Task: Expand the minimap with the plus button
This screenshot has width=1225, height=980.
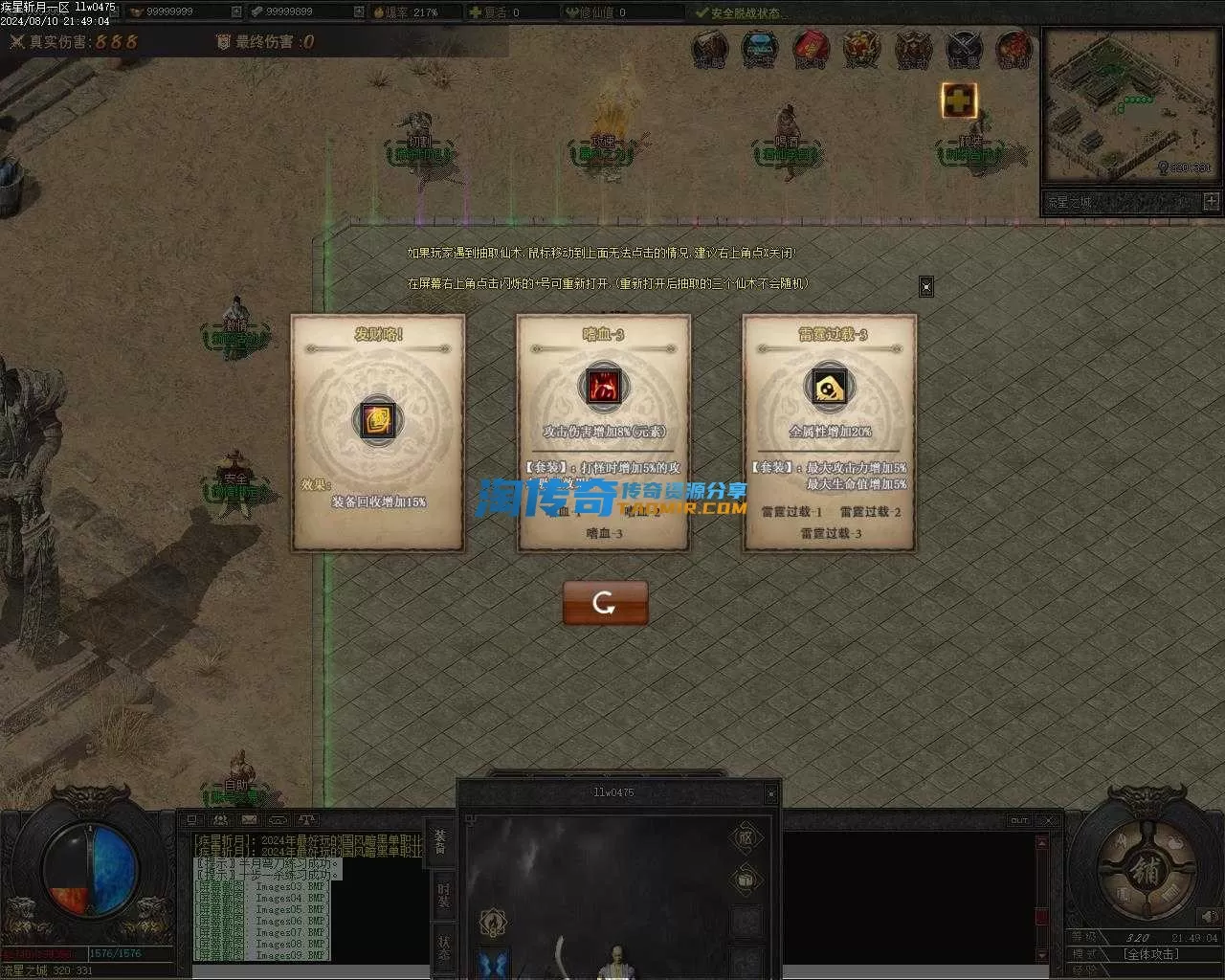Action: (1211, 201)
